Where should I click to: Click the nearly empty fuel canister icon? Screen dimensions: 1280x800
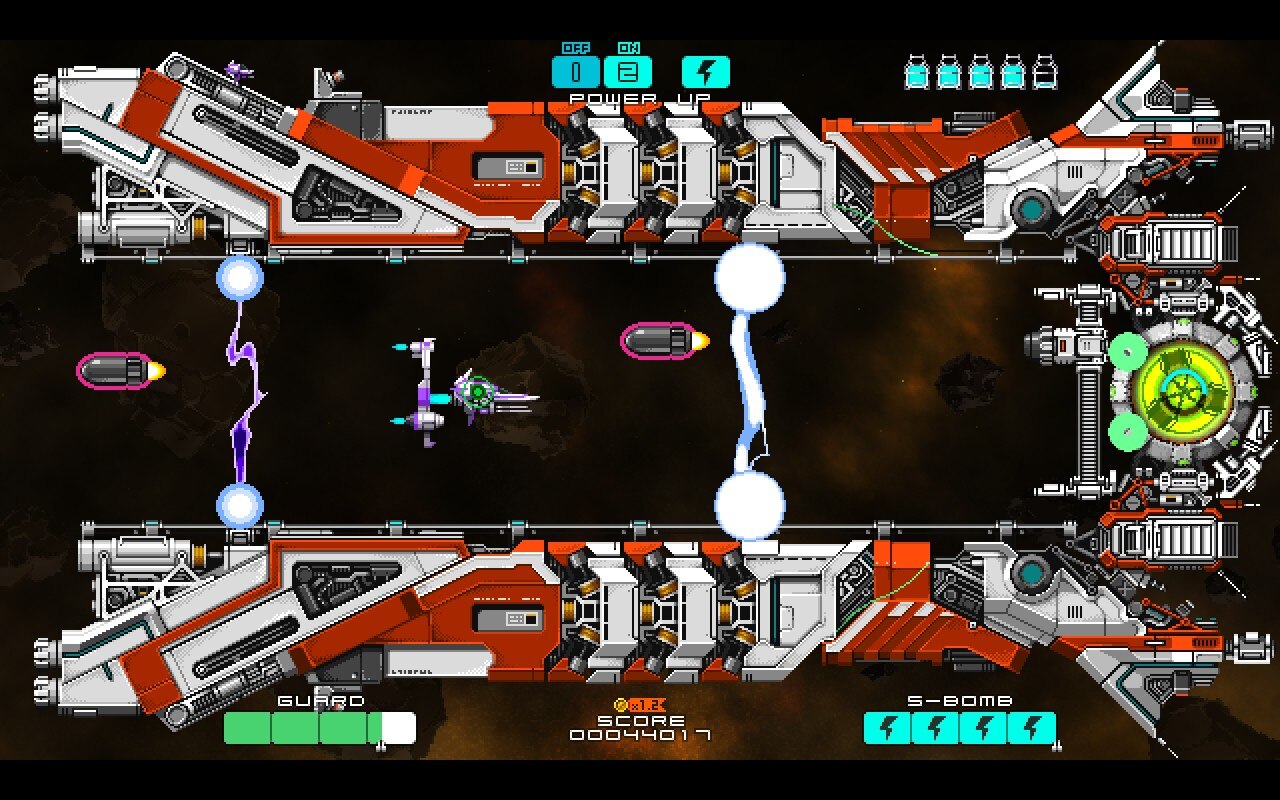[x=1044, y=73]
